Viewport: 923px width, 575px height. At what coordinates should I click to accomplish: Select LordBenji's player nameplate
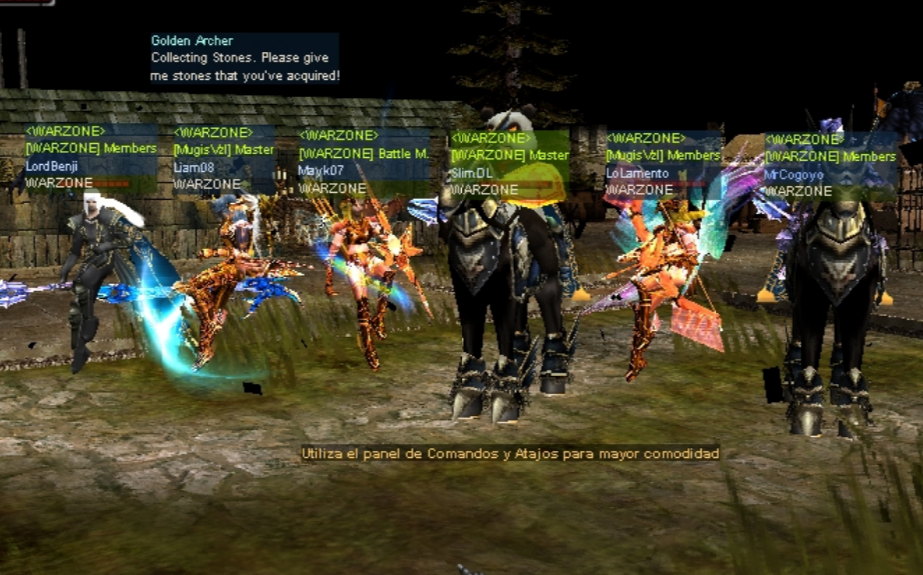[x=52, y=166]
